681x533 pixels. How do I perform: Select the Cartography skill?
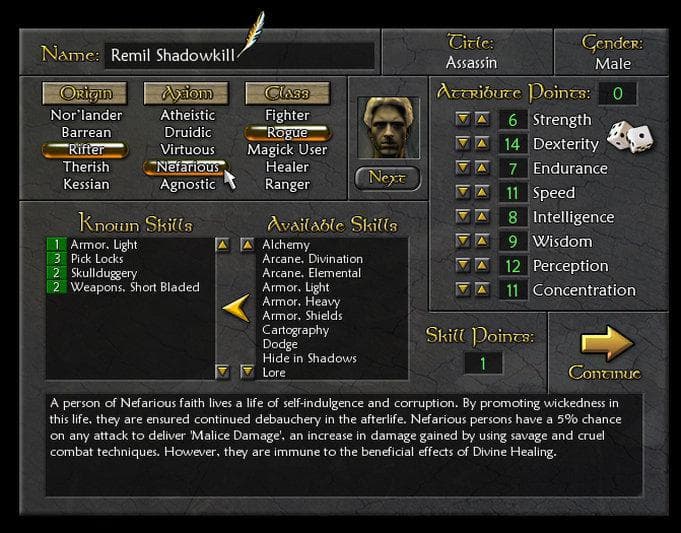point(295,330)
